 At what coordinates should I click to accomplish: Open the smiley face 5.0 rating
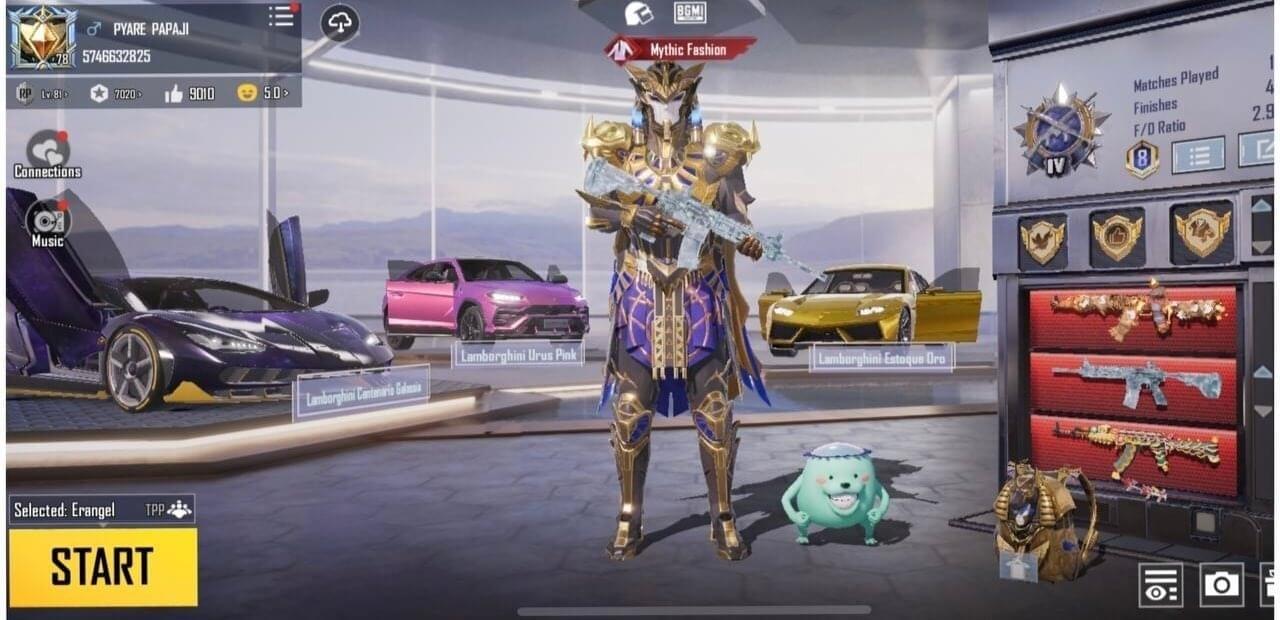[264, 94]
